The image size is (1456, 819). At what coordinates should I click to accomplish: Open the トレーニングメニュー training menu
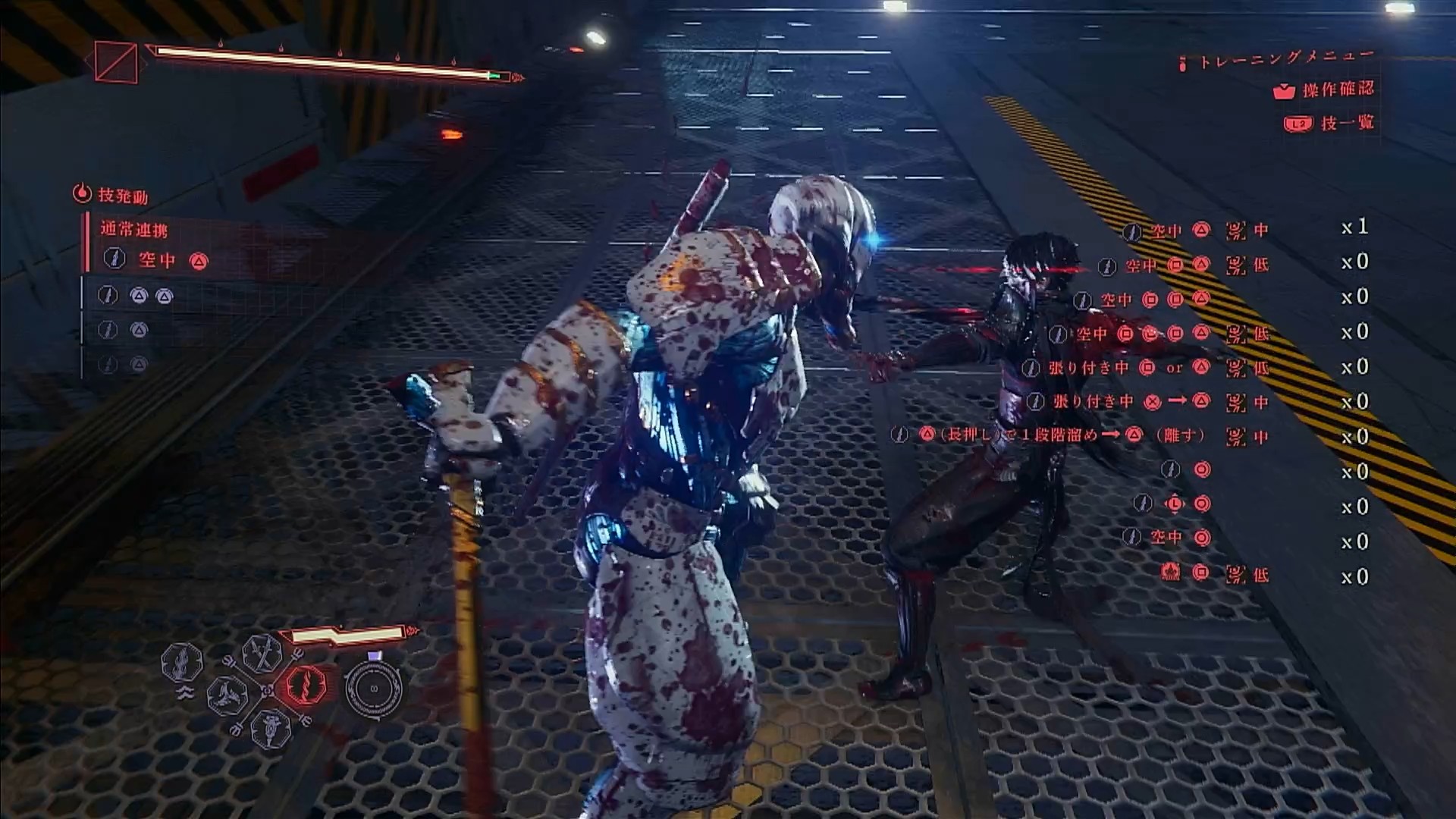pyautogui.click(x=1286, y=58)
